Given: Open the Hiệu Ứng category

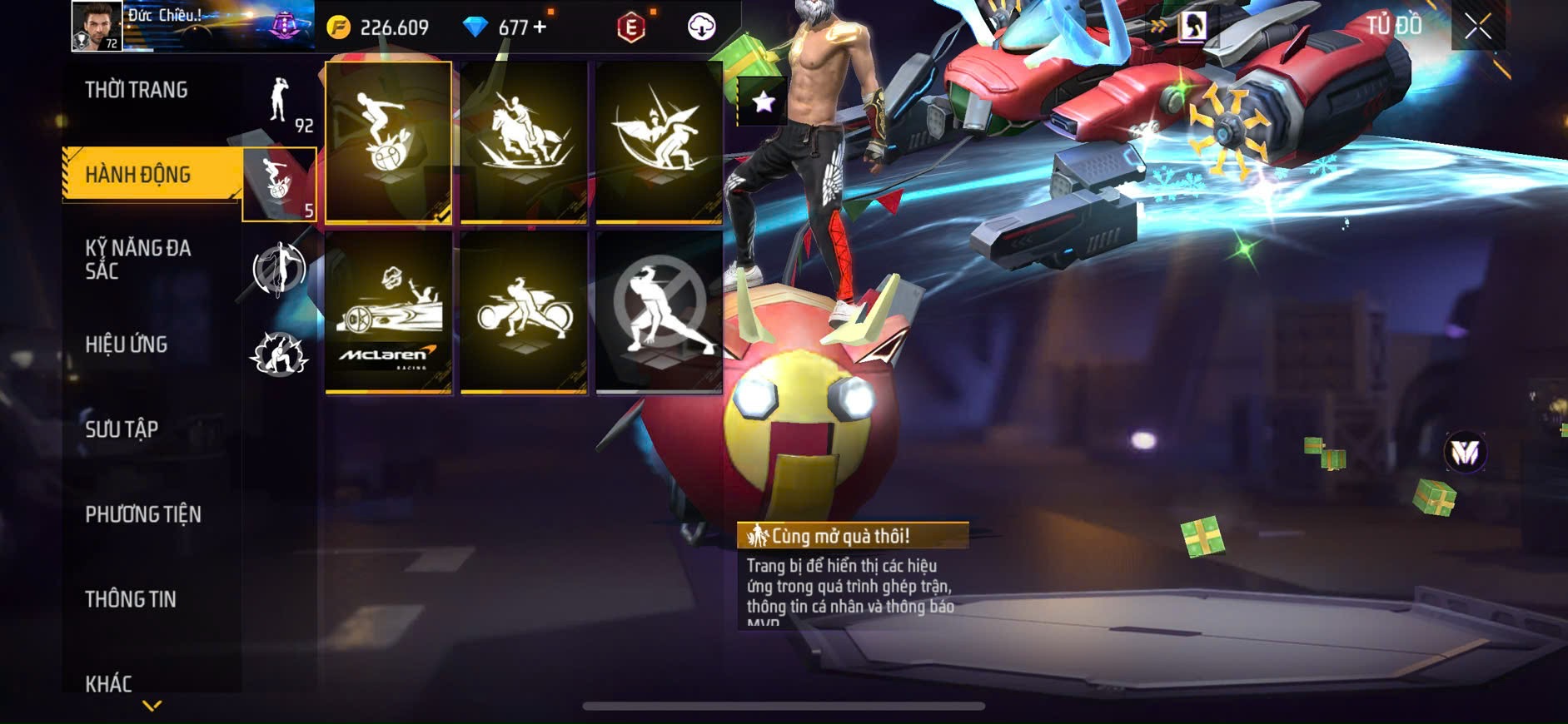Looking at the screenshot, I should tap(127, 345).
